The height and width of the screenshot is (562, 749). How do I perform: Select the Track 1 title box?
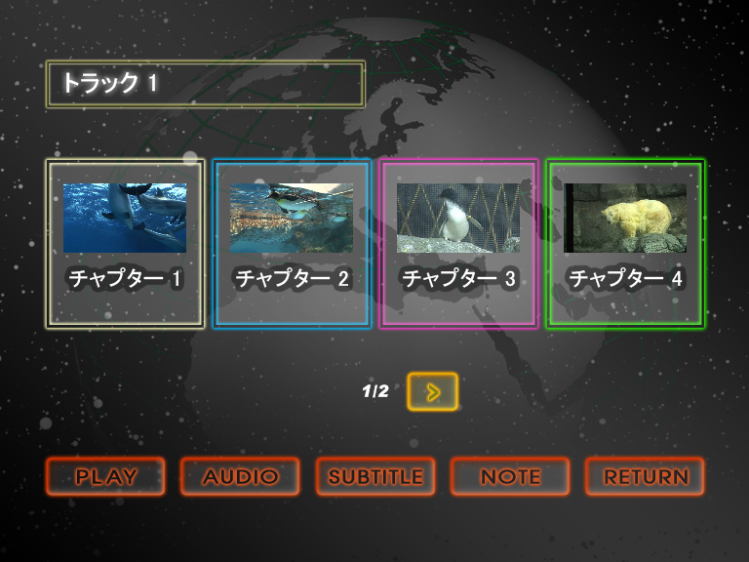click(205, 84)
